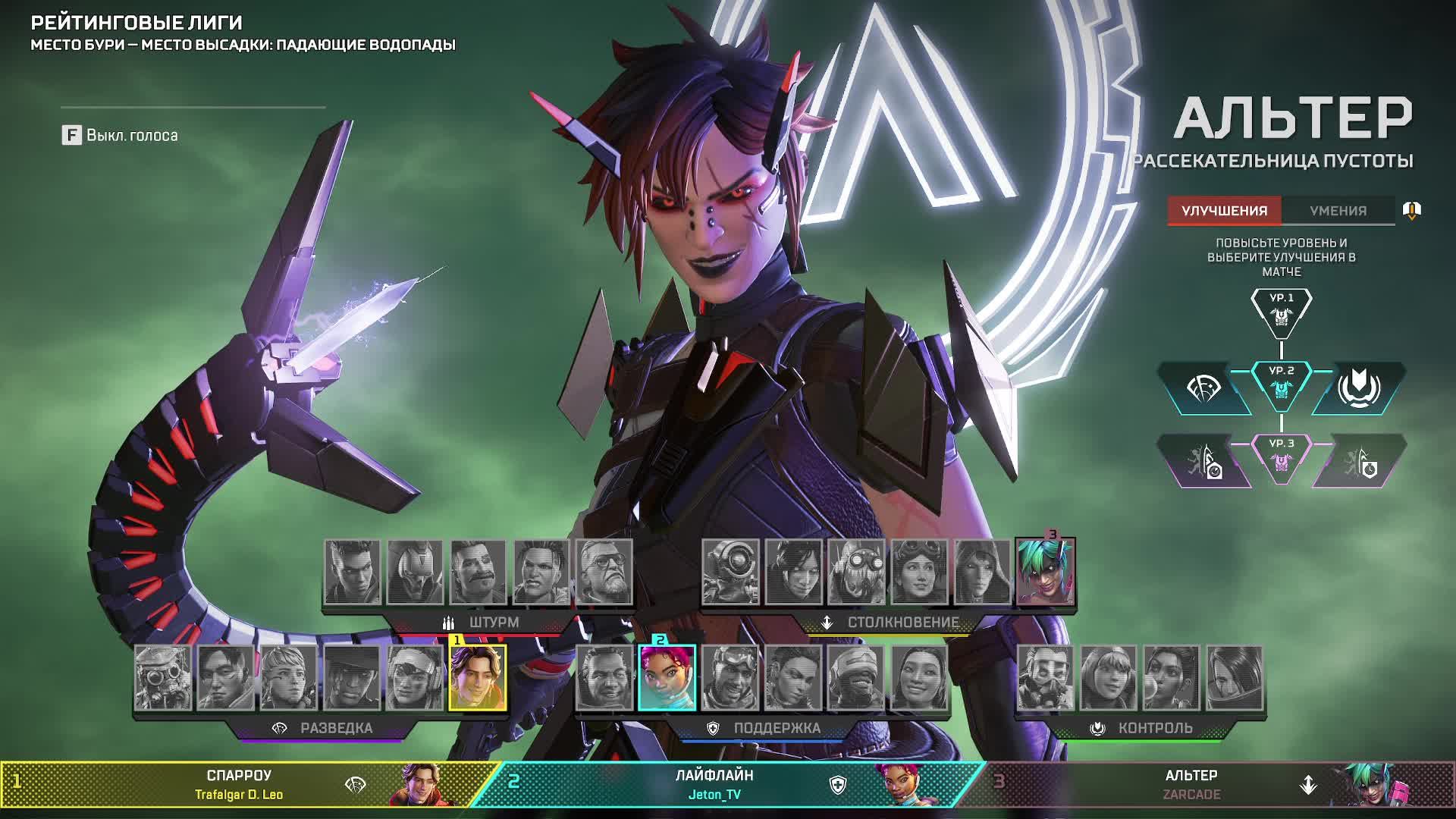Image resolution: width=1456 pixels, height=819 pixels.
Task: Select the УЛУЧШЕНИЯ tab
Action: coord(1224,211)
